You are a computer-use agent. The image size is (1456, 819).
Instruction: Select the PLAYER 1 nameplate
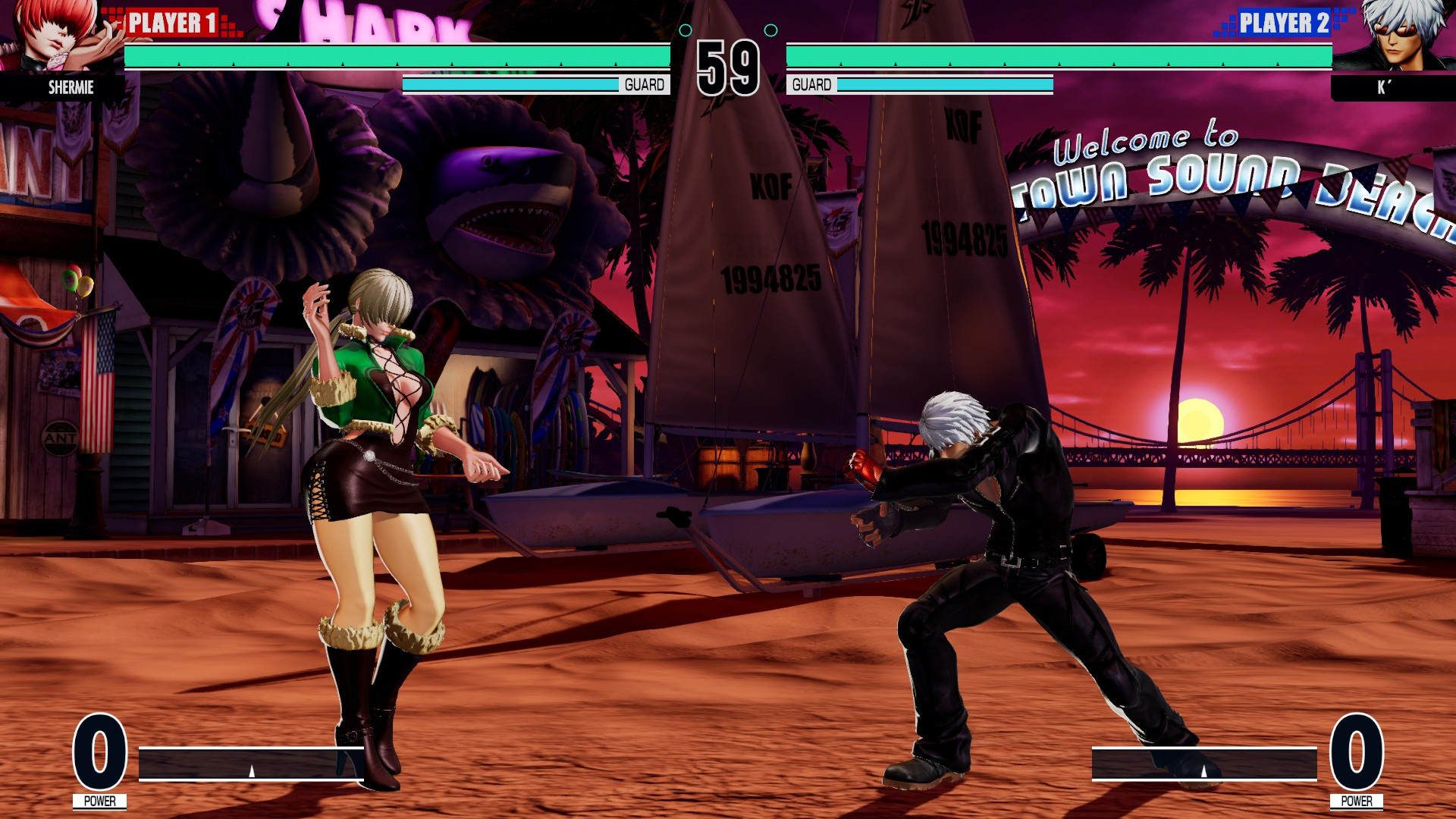tap(173, 20)
